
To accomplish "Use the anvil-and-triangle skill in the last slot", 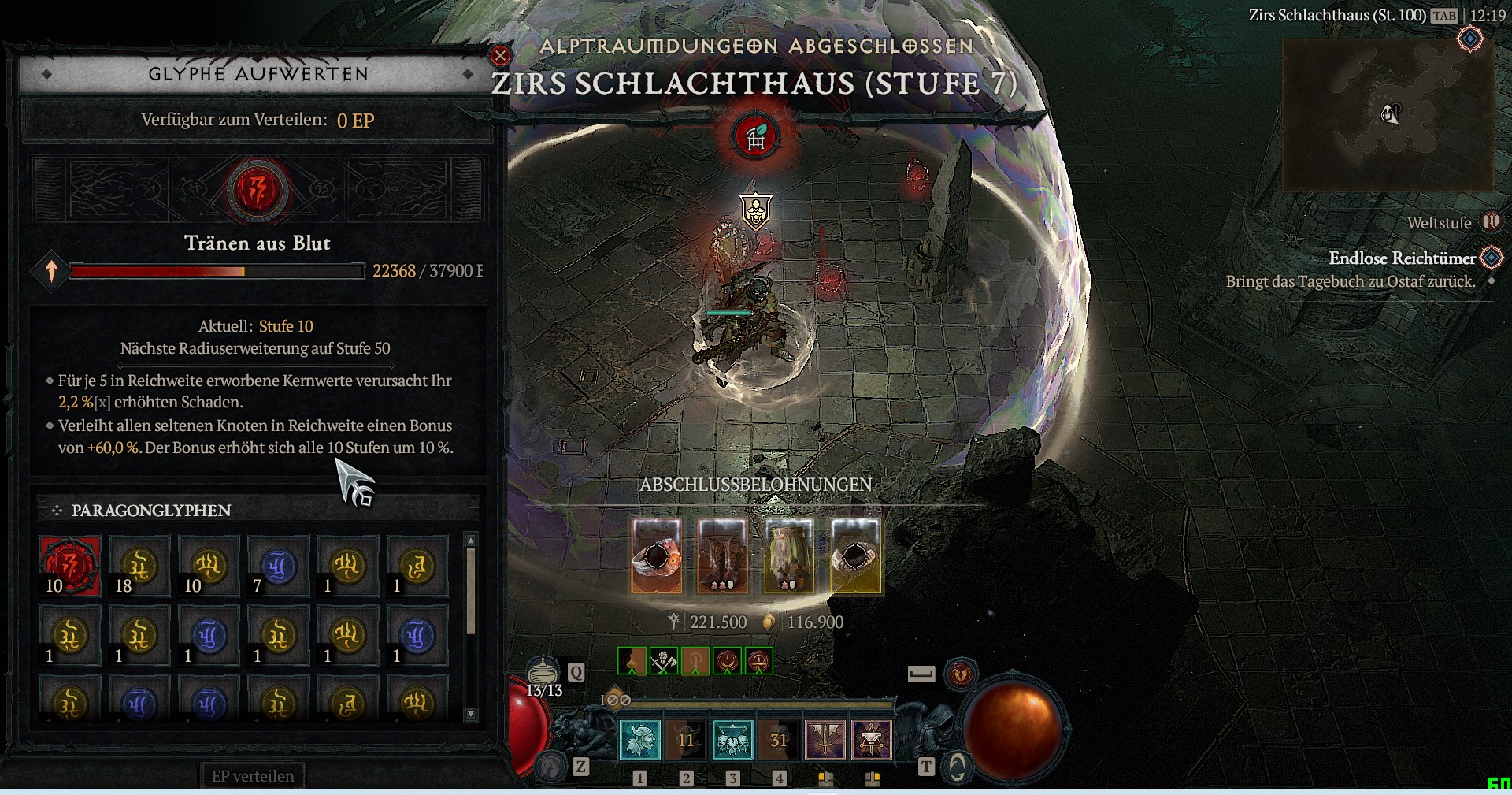I will pos(871,740).
